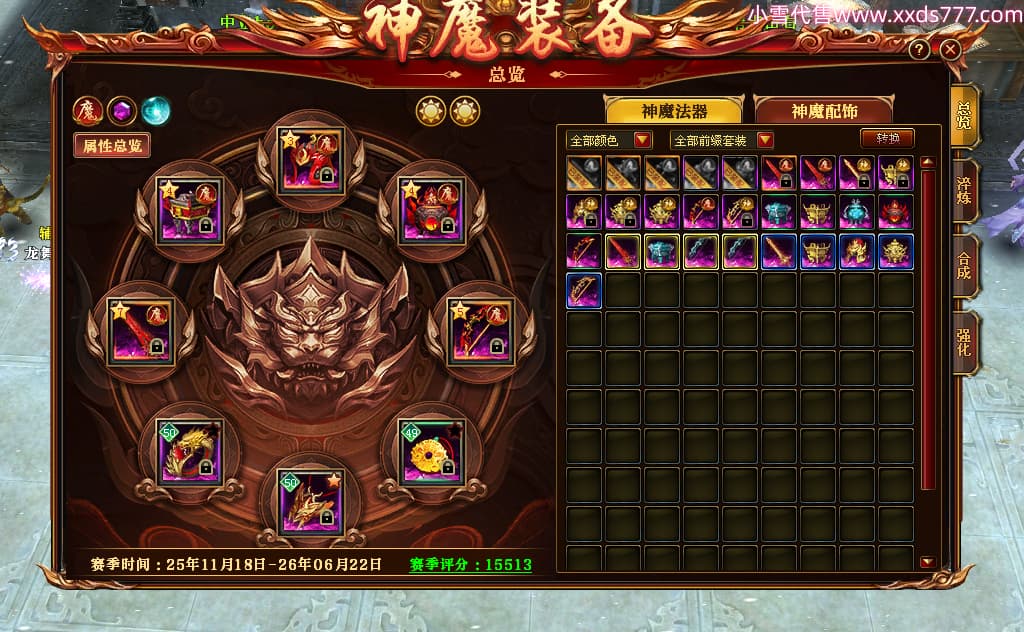Select the 合成 side tab
Screen dimensions: 1024x632
[x=964, y=267]
